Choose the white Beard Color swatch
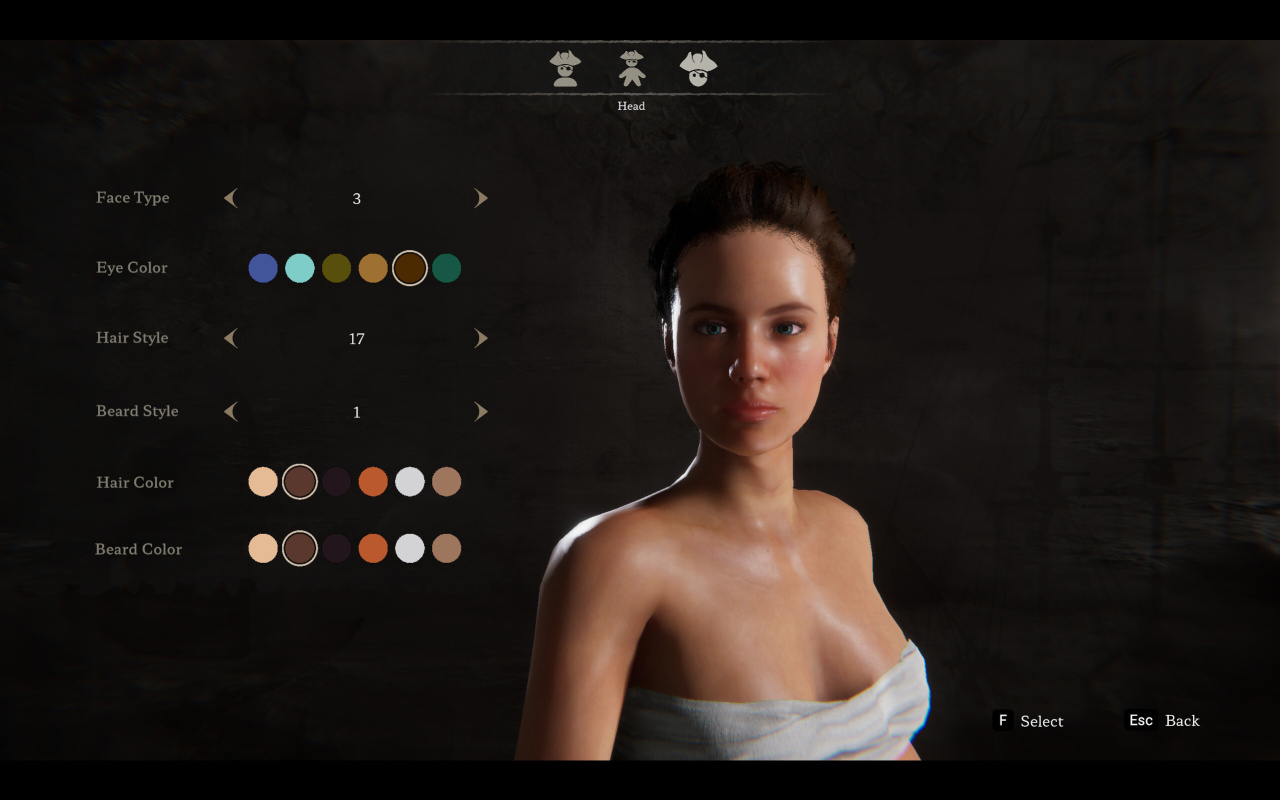Viewport: 1280px width, 800px height. click(410, 548)
